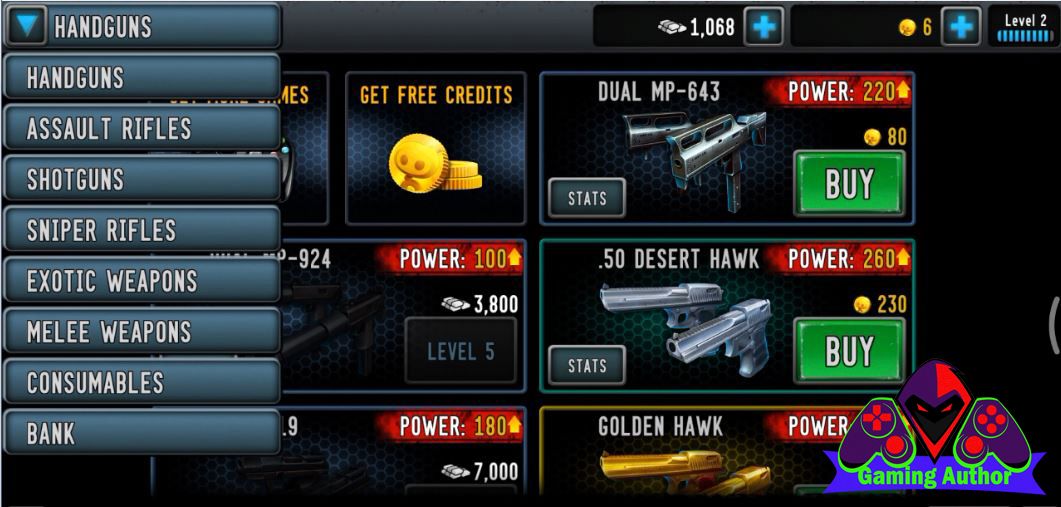The image size is (1061, 507).
Task: View stats for the .50 Desert Hawk
Action: point(587,365)
